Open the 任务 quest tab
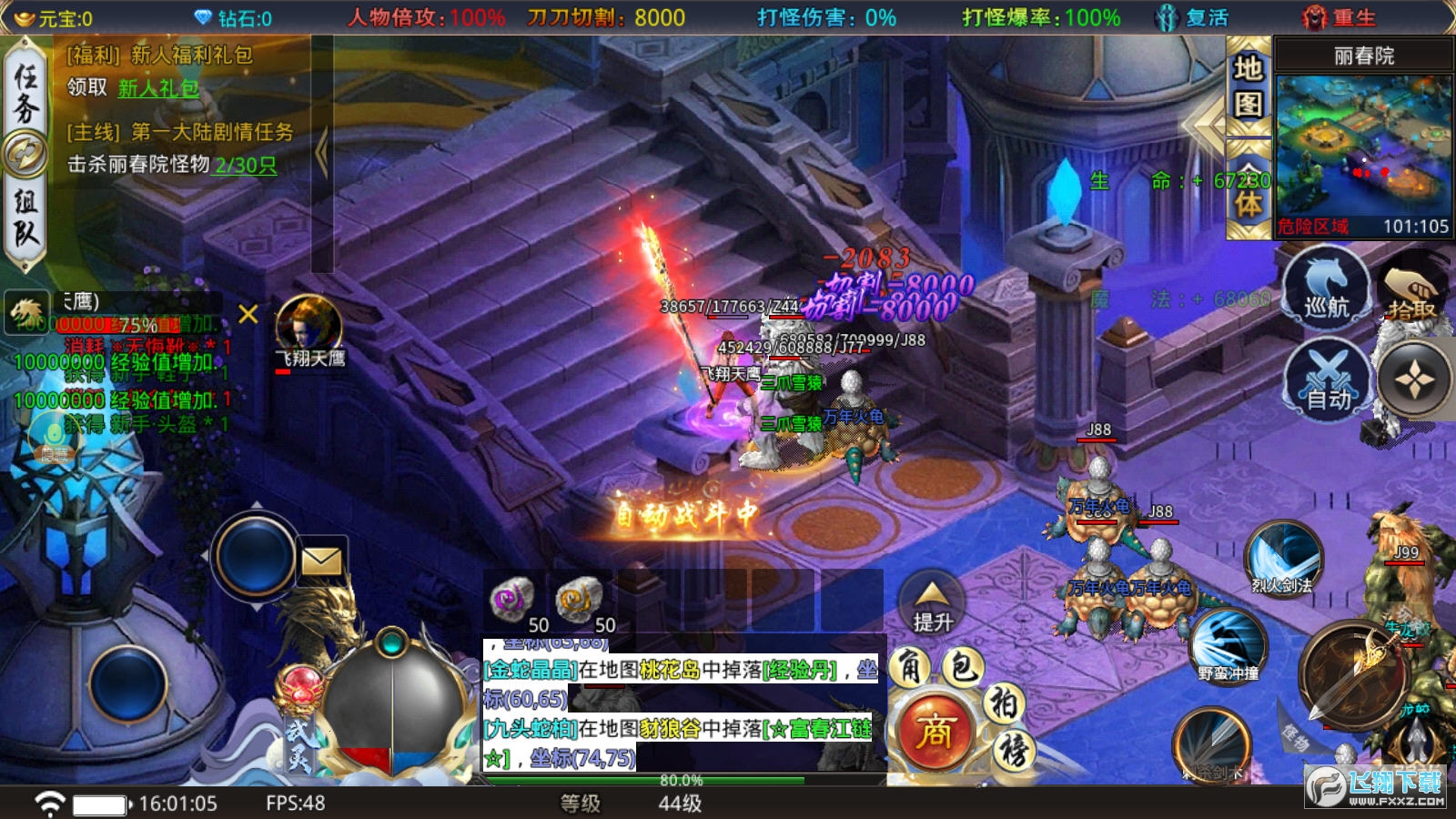 (x=25, y=94)
